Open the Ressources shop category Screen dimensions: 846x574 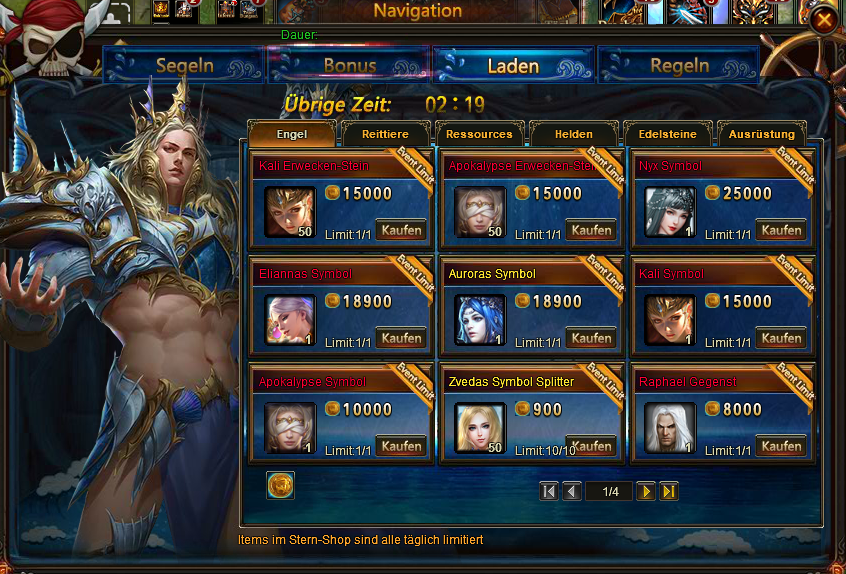(x=479, y=134)
